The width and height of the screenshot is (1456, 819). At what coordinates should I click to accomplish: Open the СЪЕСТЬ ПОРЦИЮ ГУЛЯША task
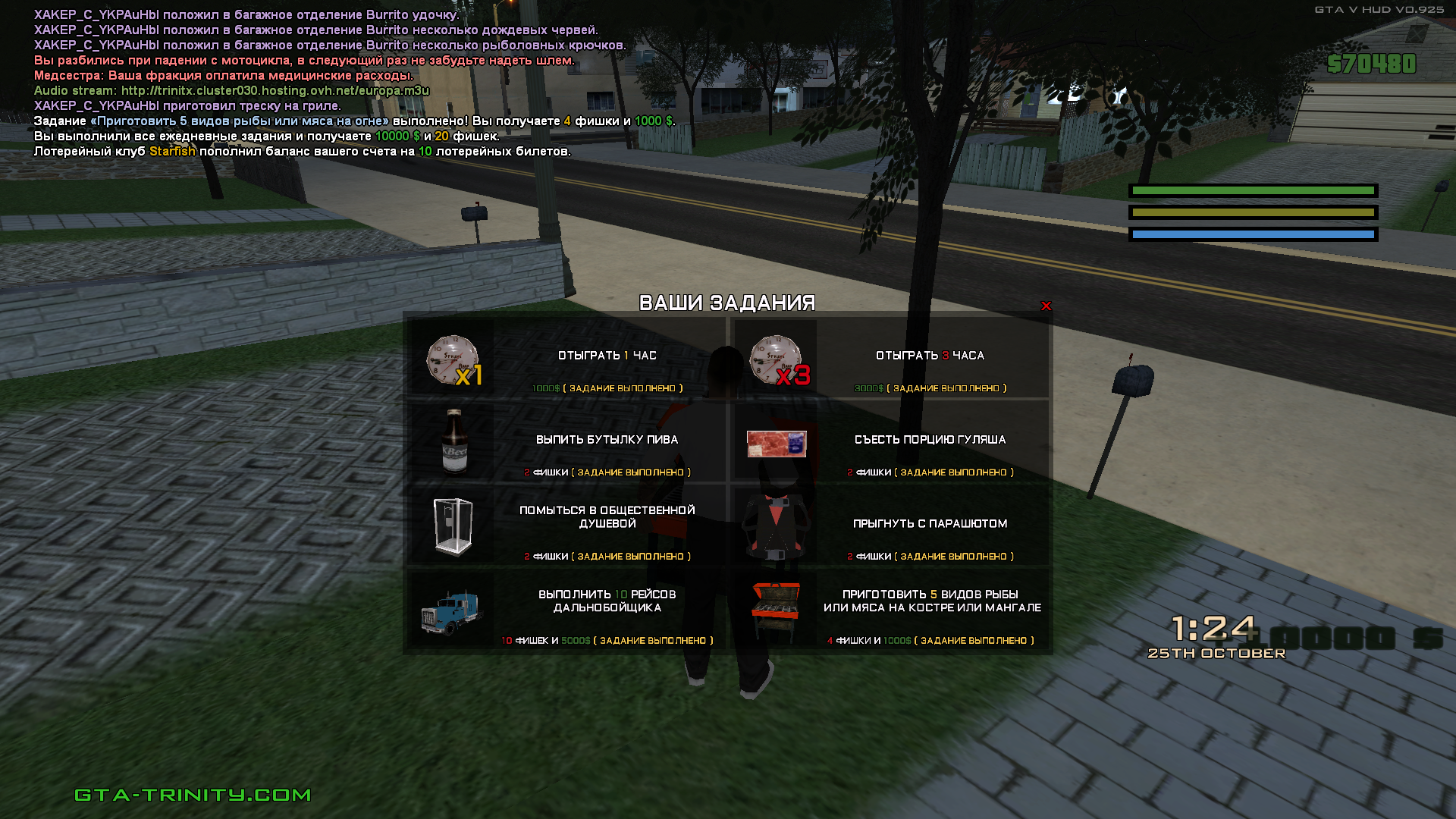[930, 440]
